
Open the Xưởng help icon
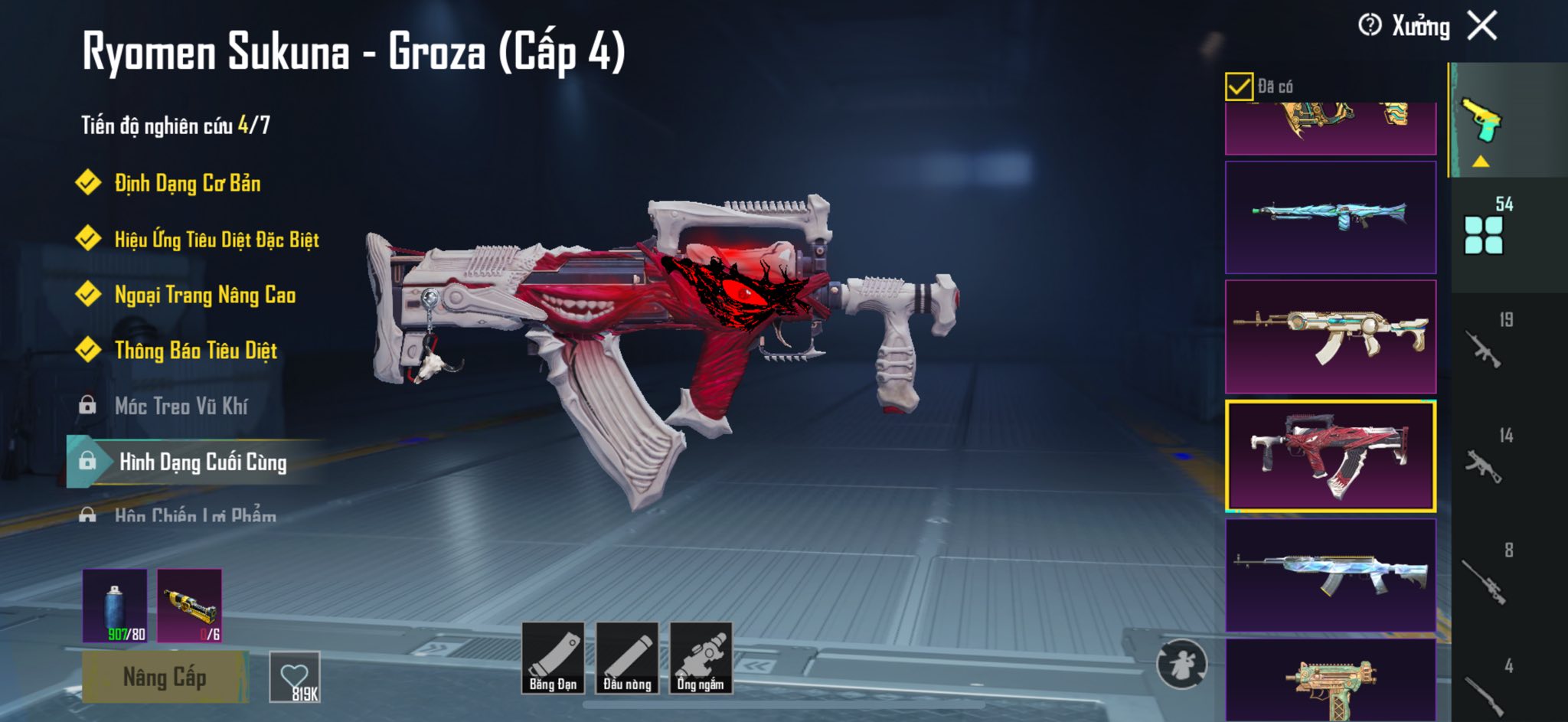[x=1370, y=25]
